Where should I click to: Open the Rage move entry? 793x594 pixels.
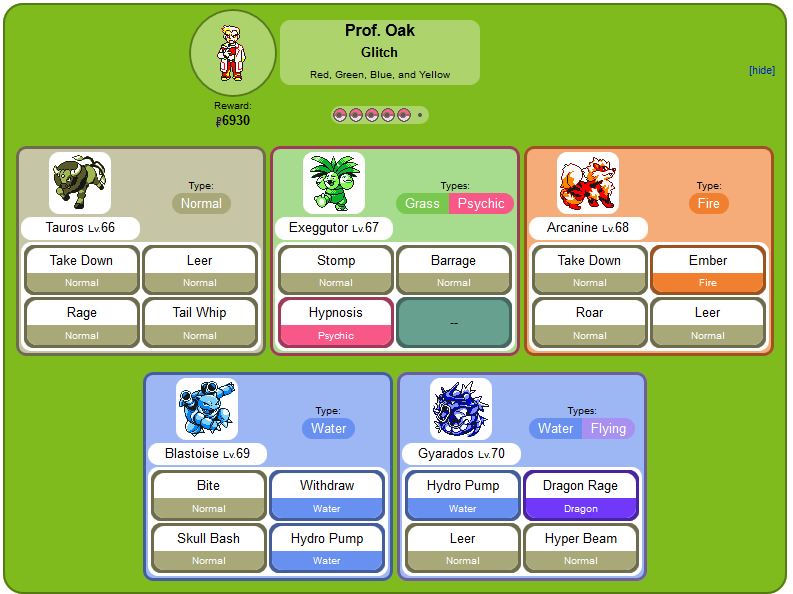(x=82, y=313)
